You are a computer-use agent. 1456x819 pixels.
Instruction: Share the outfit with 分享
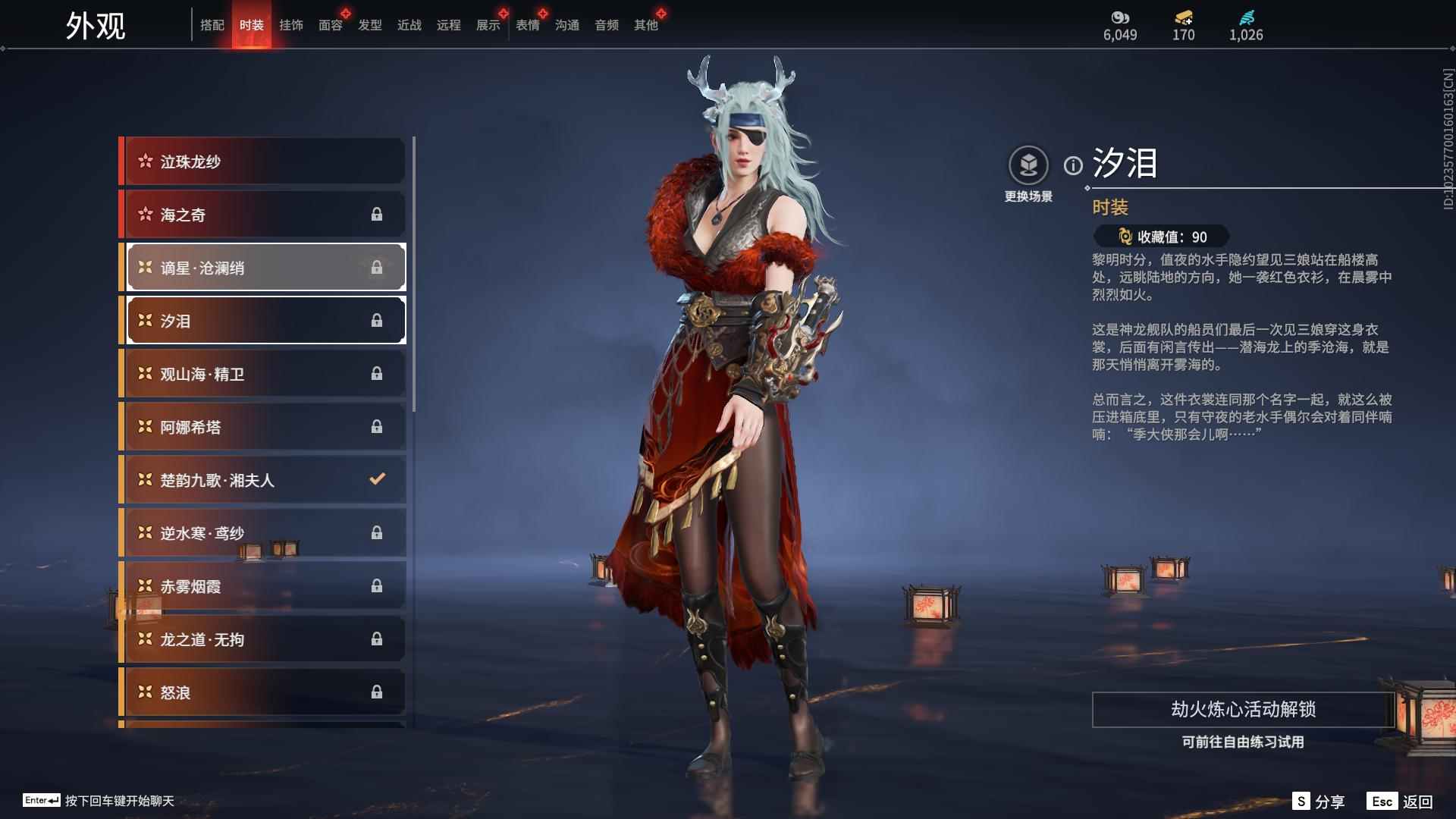[x=1319, y=802]
